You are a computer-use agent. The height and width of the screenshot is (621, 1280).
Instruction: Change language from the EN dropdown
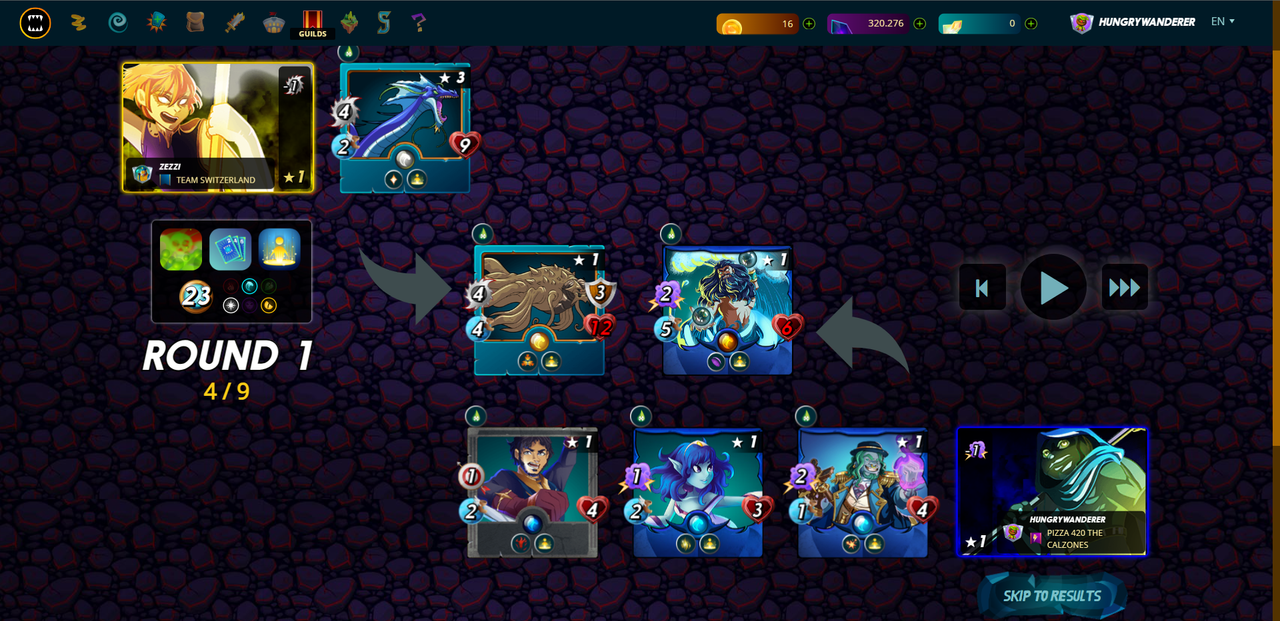click(x=1223, y=21)
